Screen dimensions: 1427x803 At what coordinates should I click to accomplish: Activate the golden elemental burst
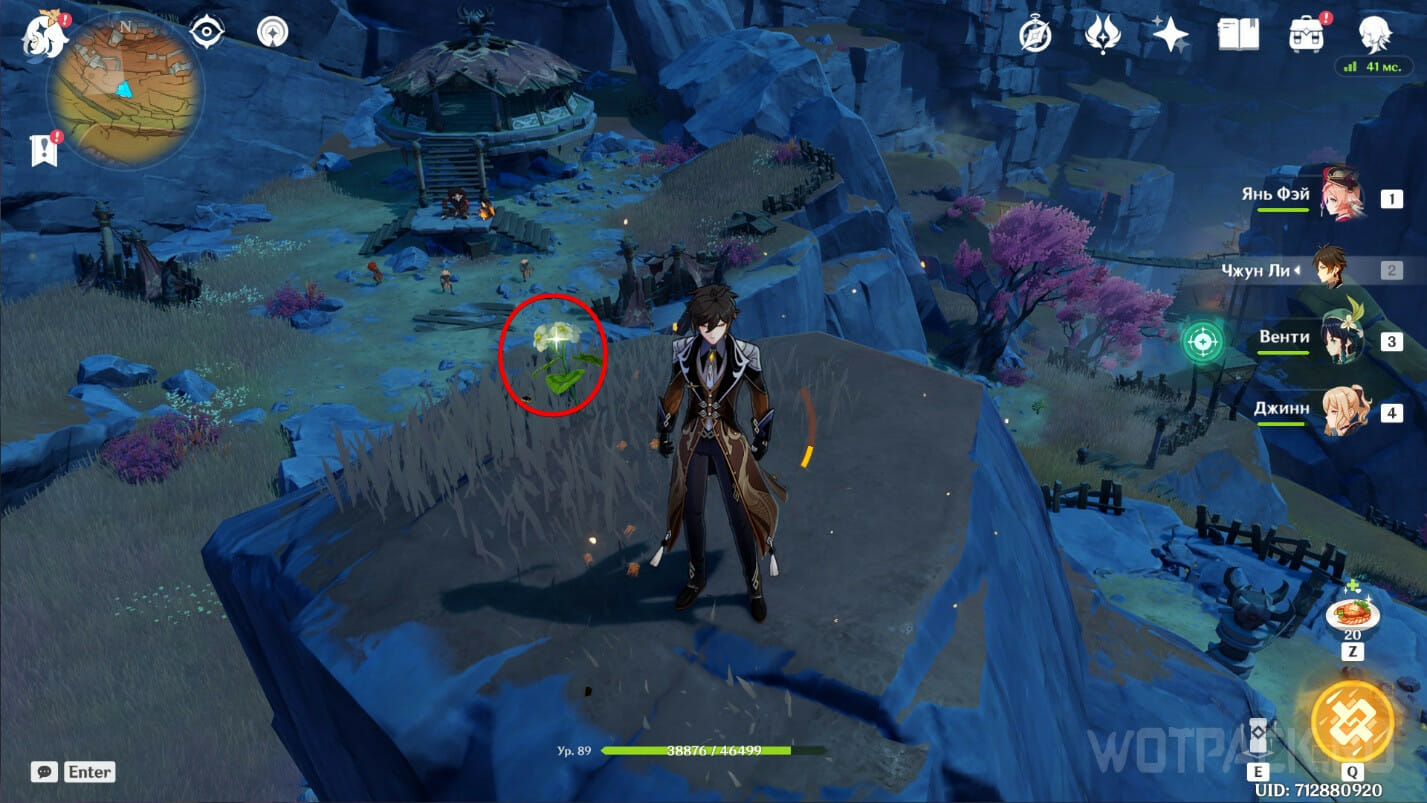(x=1352, y=720)
